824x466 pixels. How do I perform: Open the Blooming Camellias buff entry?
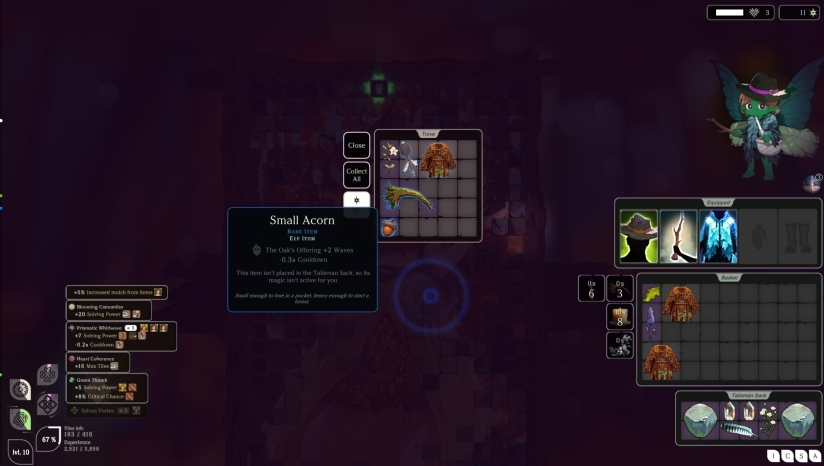pos(109,310)
